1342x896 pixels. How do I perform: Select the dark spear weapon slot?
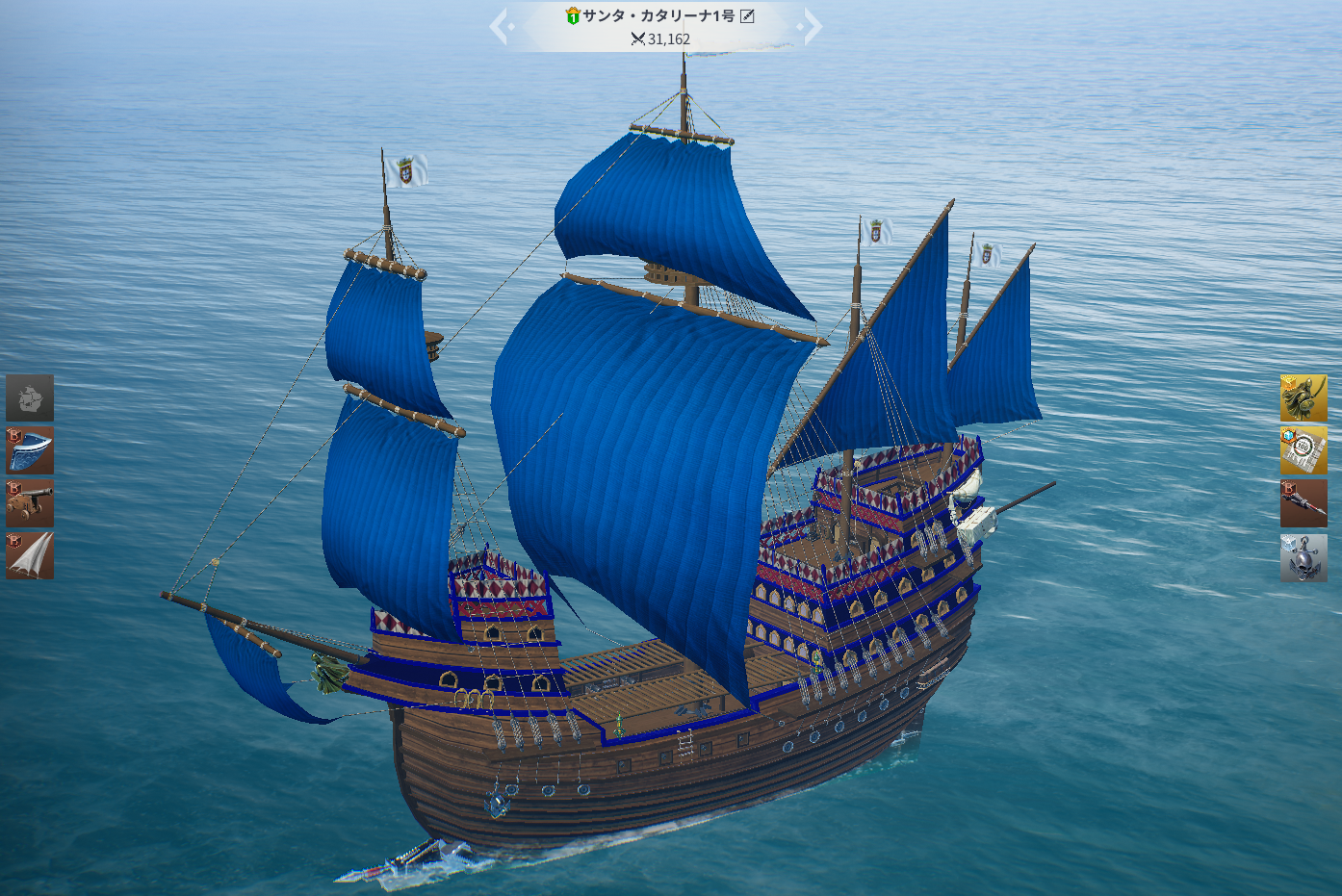click(x=1303, y=504)
